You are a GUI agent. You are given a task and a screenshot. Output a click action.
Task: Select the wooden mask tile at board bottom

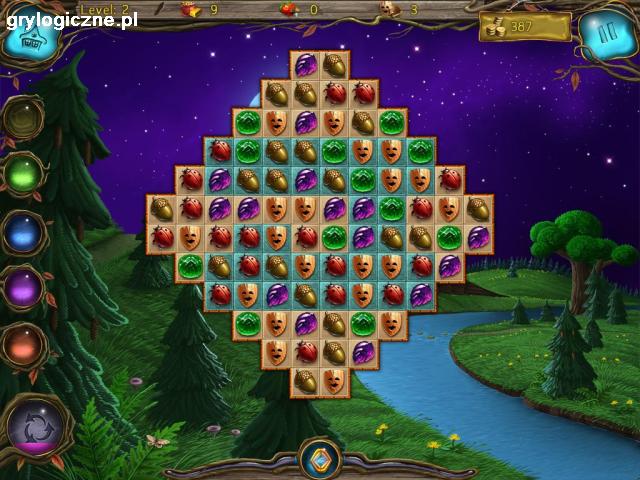(335, 381)
